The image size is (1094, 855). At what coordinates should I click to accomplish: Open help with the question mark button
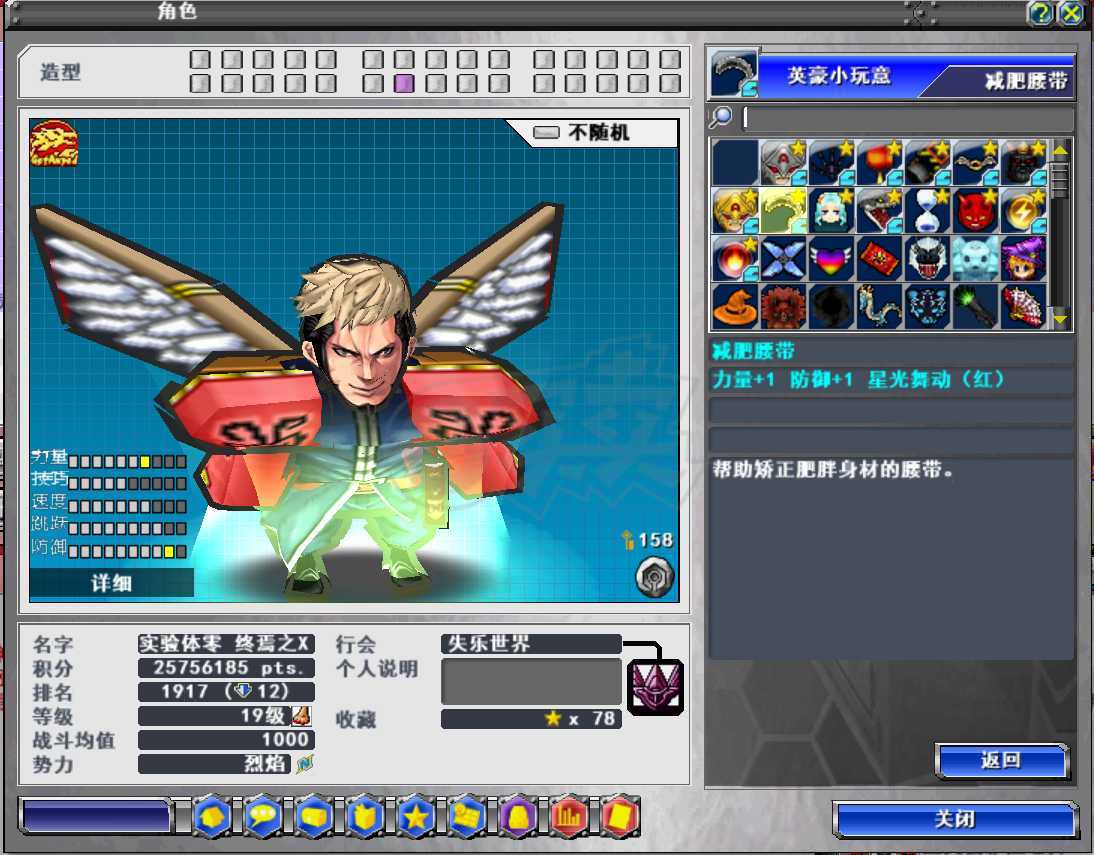pyautogui.click(x=1040, y=13)
